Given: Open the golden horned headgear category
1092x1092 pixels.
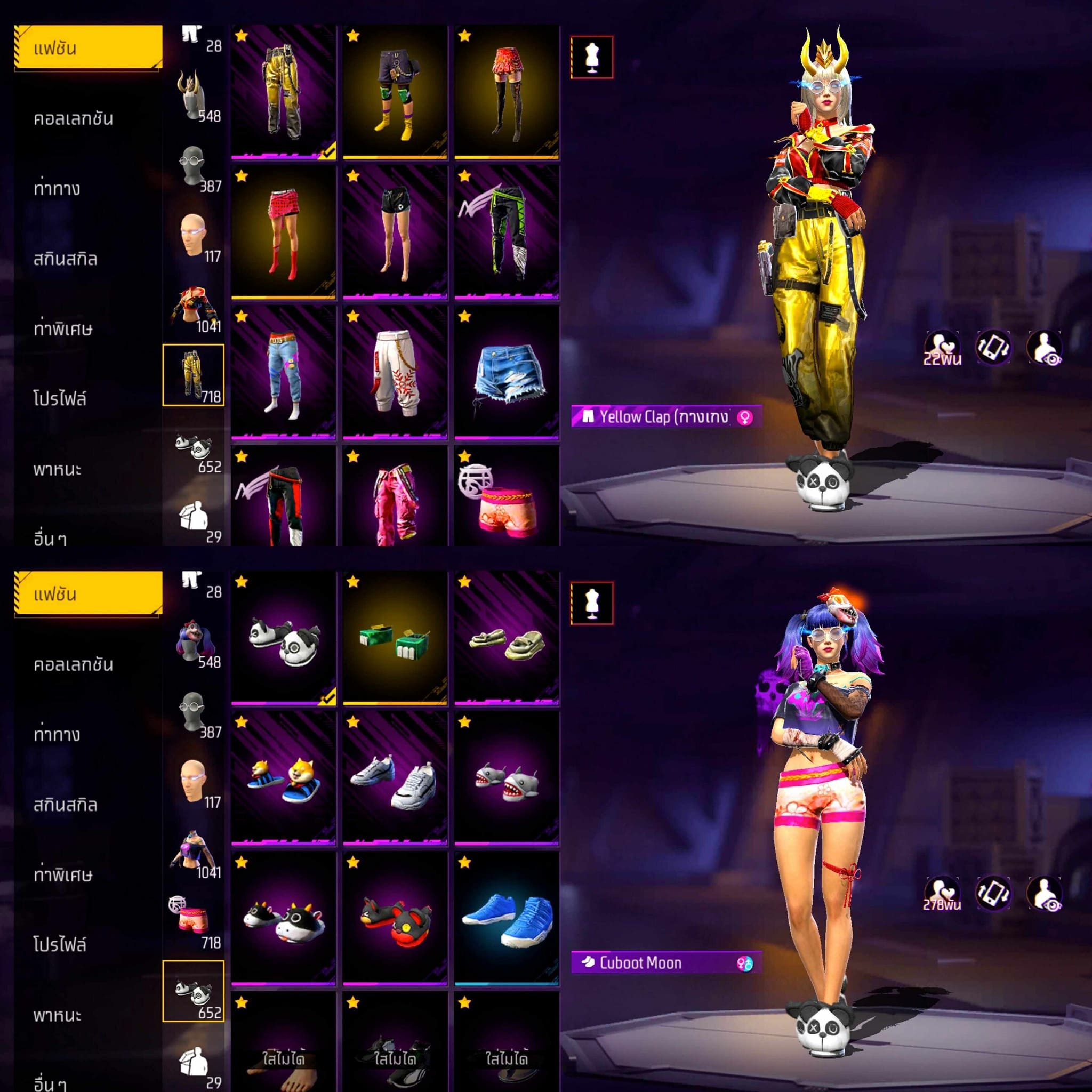Looking at the screenshot, I should (194, 95).
